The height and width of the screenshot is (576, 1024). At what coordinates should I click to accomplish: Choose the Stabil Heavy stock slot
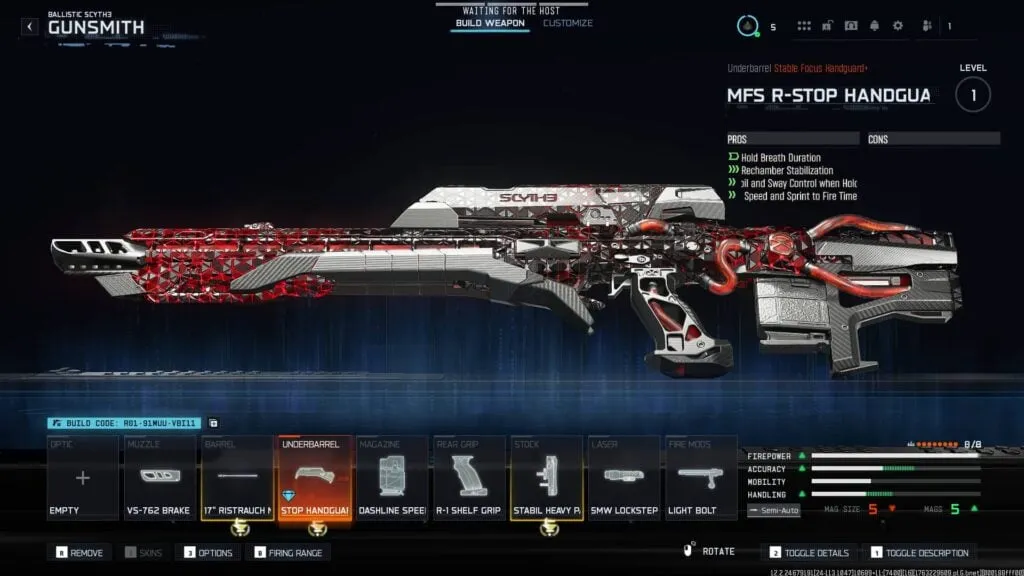[x=547, y=478]
